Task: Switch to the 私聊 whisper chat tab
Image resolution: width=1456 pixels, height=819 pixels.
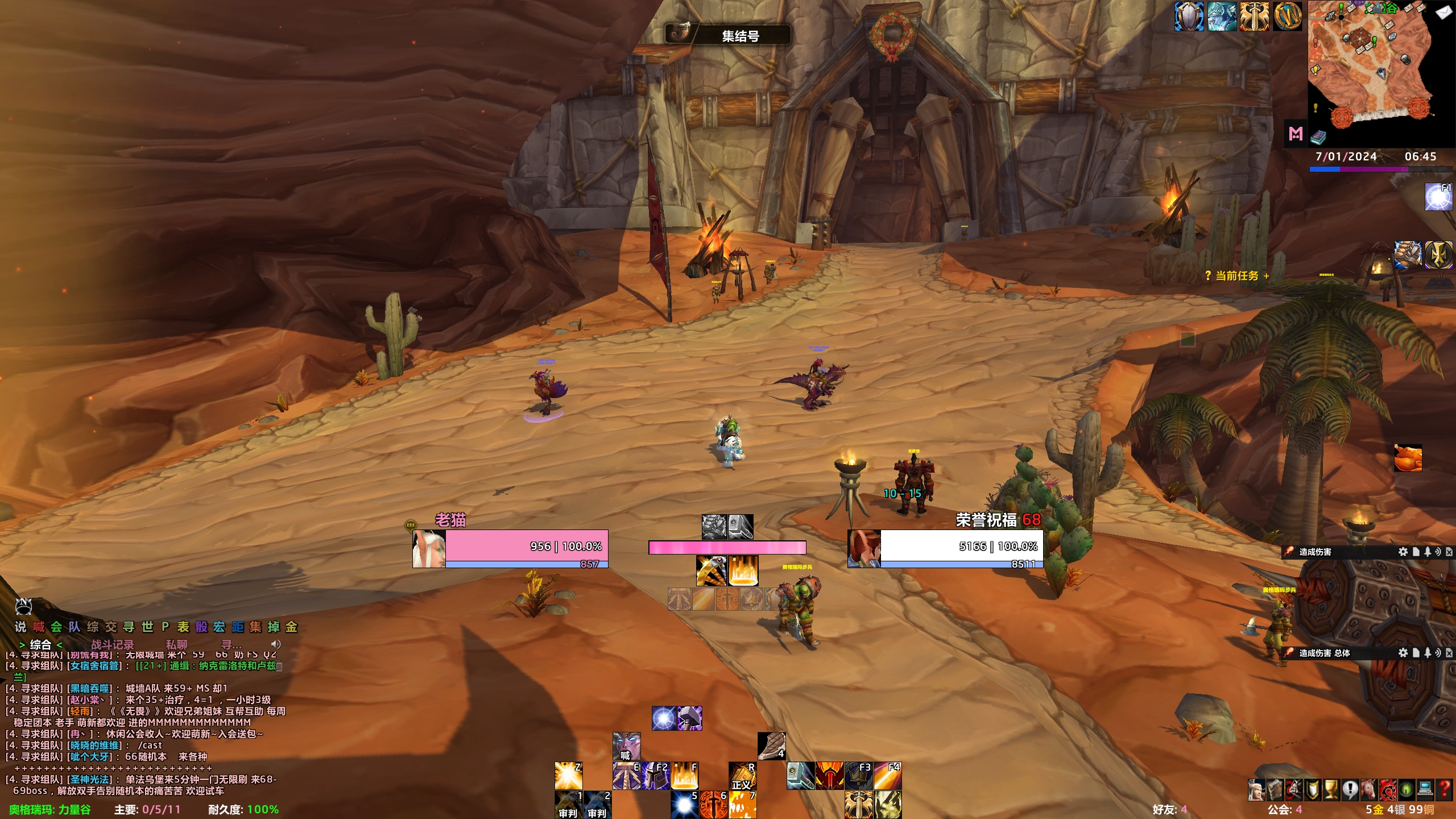Action: (x=176, y=644)
